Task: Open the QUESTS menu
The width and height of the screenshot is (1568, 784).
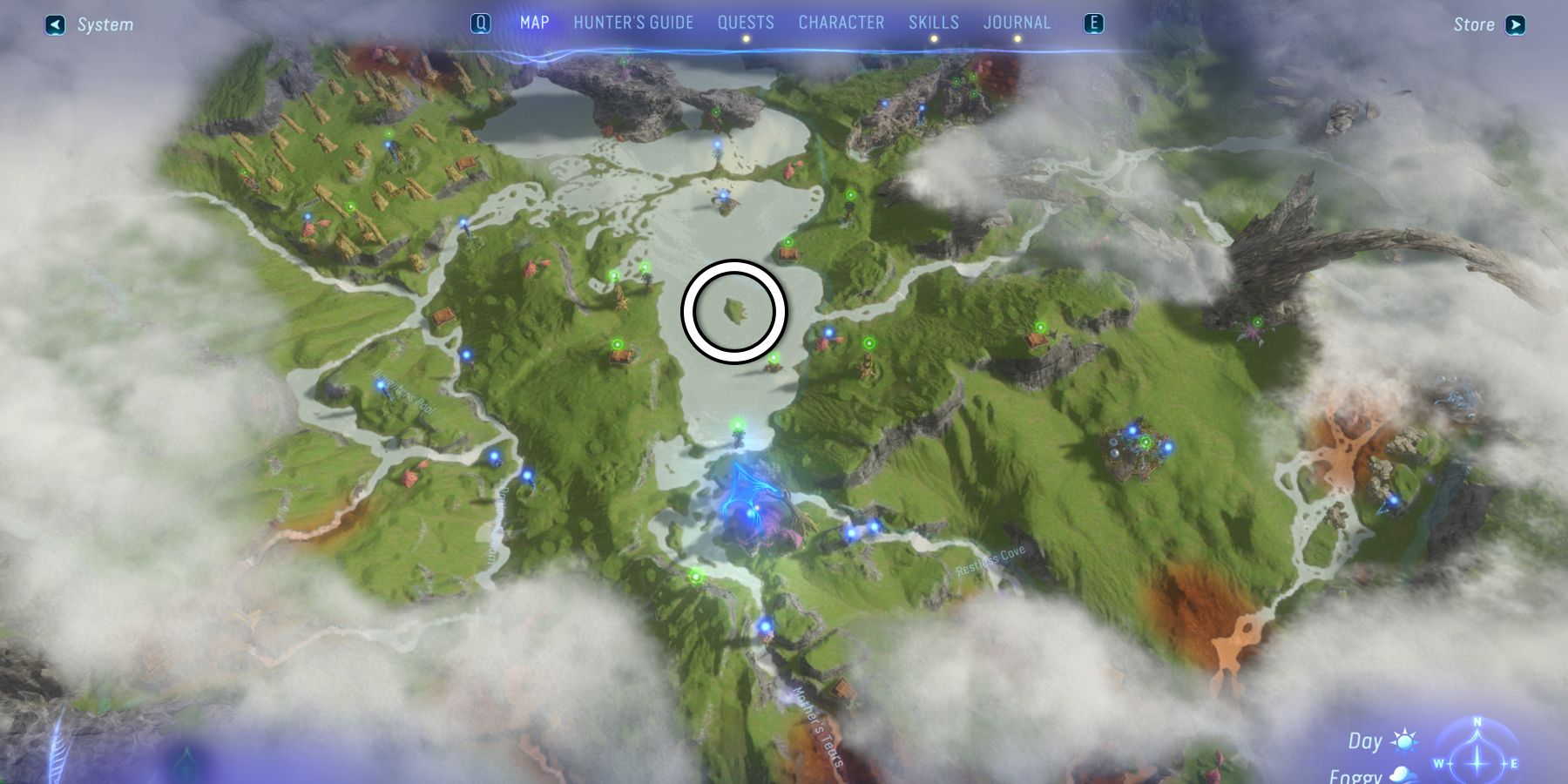Action: click(746, 23)
